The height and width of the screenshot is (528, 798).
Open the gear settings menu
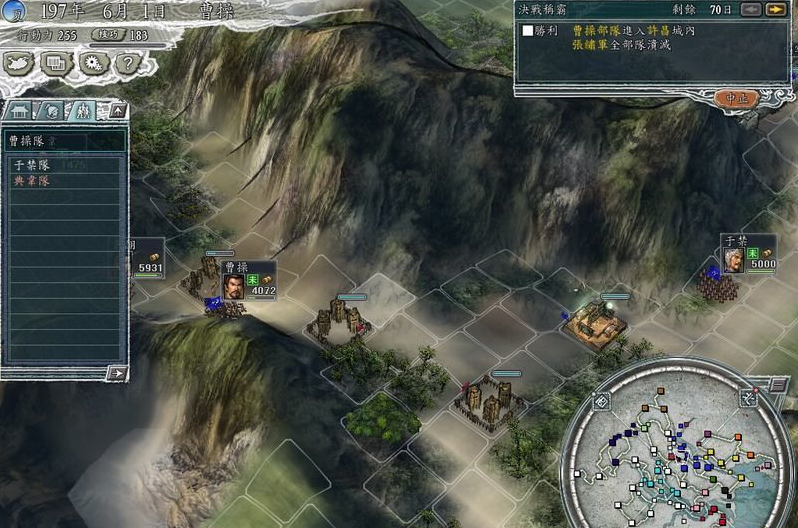coord(94,63)
